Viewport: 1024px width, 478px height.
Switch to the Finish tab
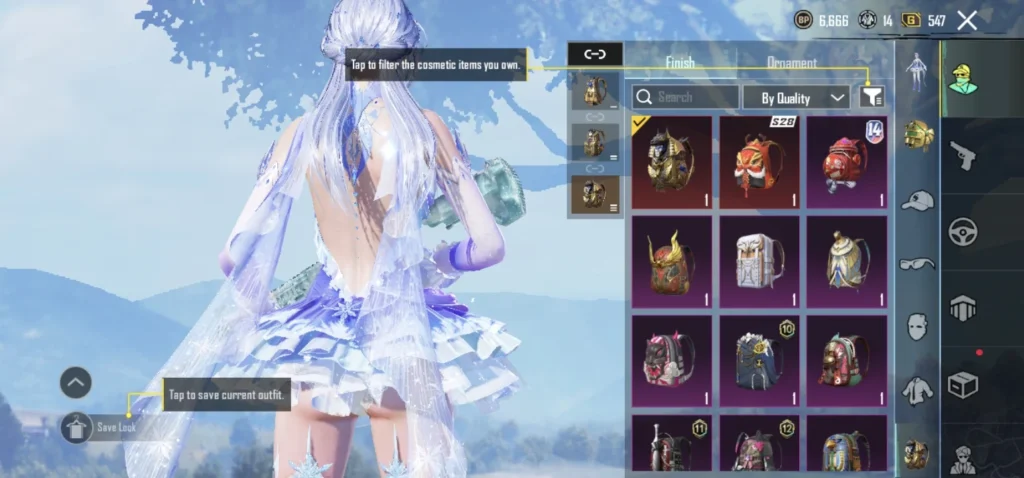[x=680, y=62]
